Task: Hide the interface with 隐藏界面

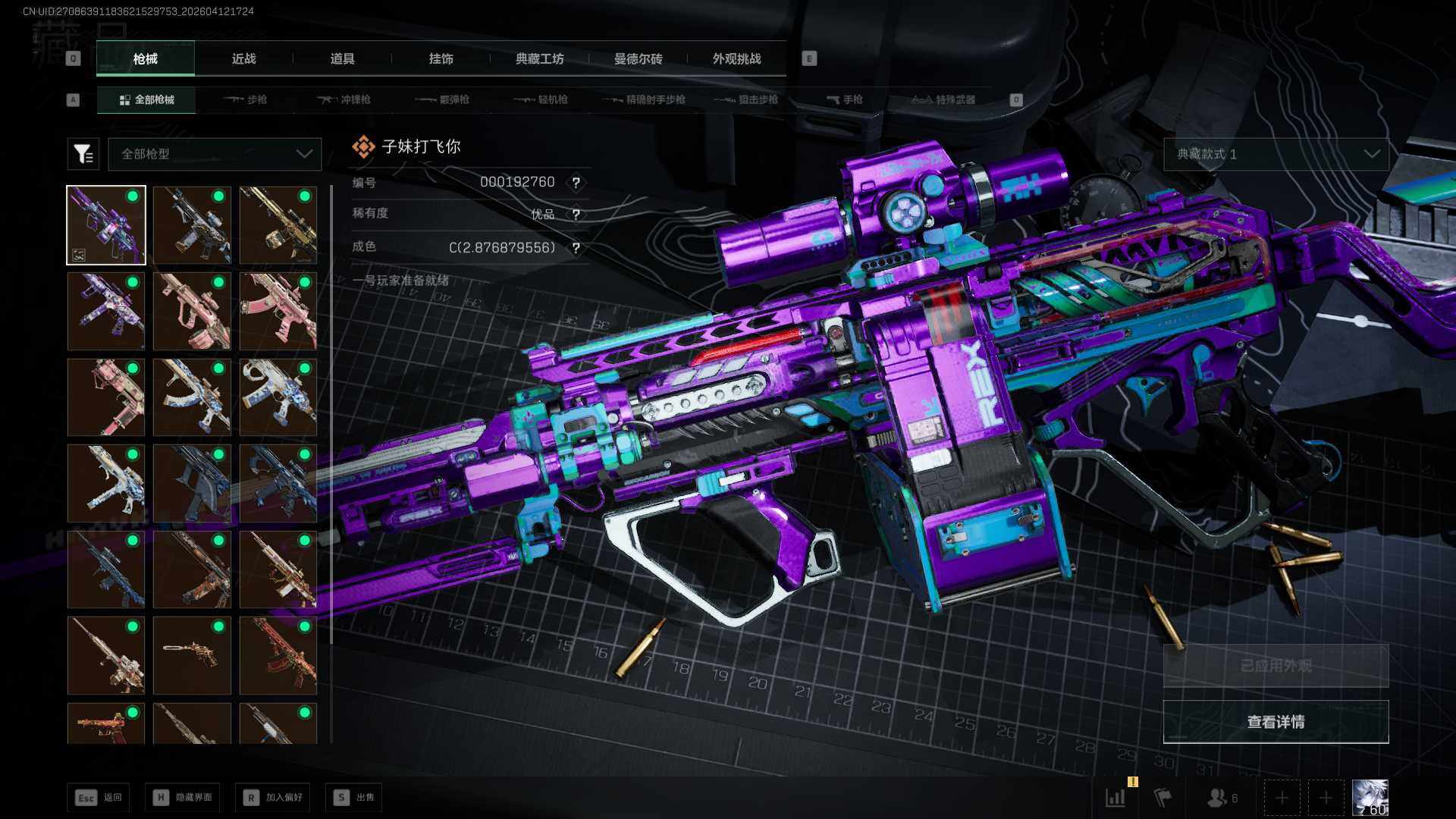Action: pos(183,797)
